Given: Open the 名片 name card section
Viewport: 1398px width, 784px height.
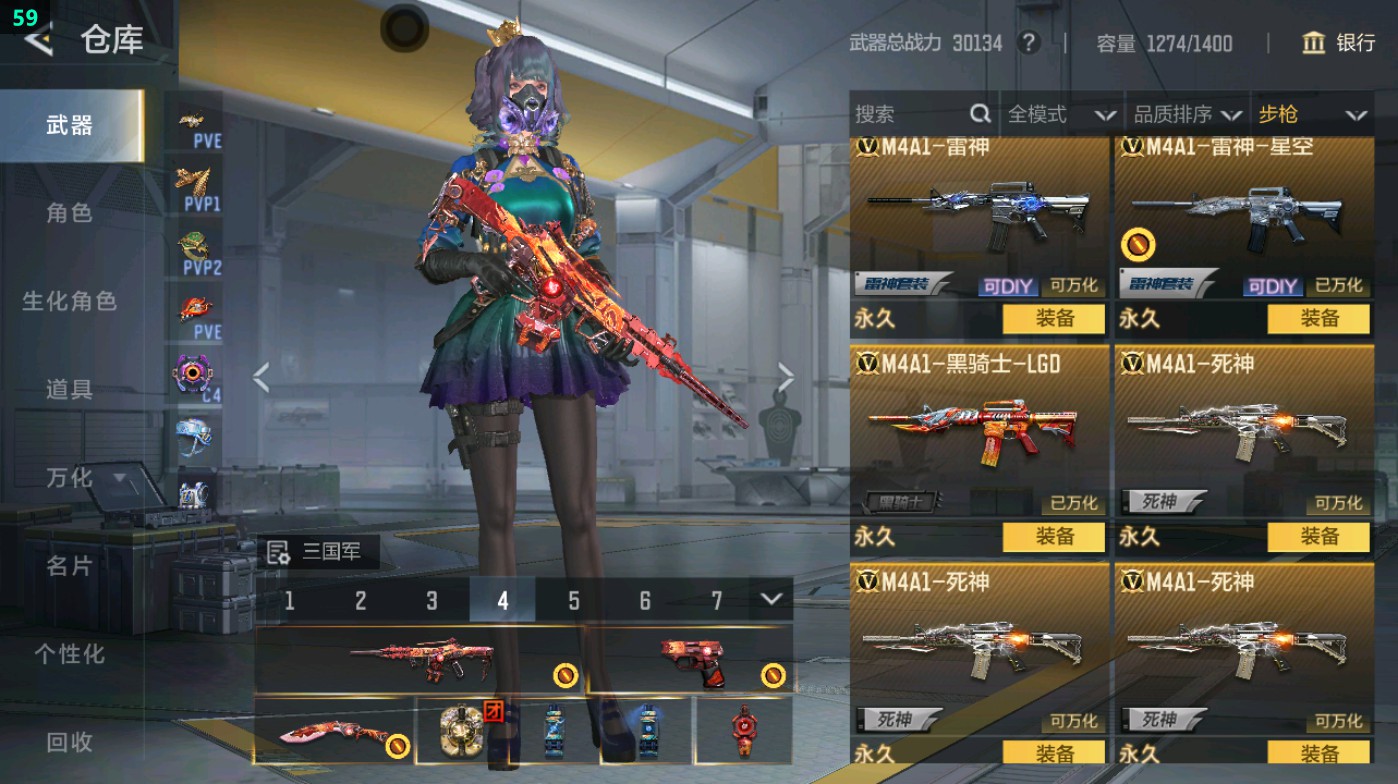Looking at the screenshot, I should point(69,566).
